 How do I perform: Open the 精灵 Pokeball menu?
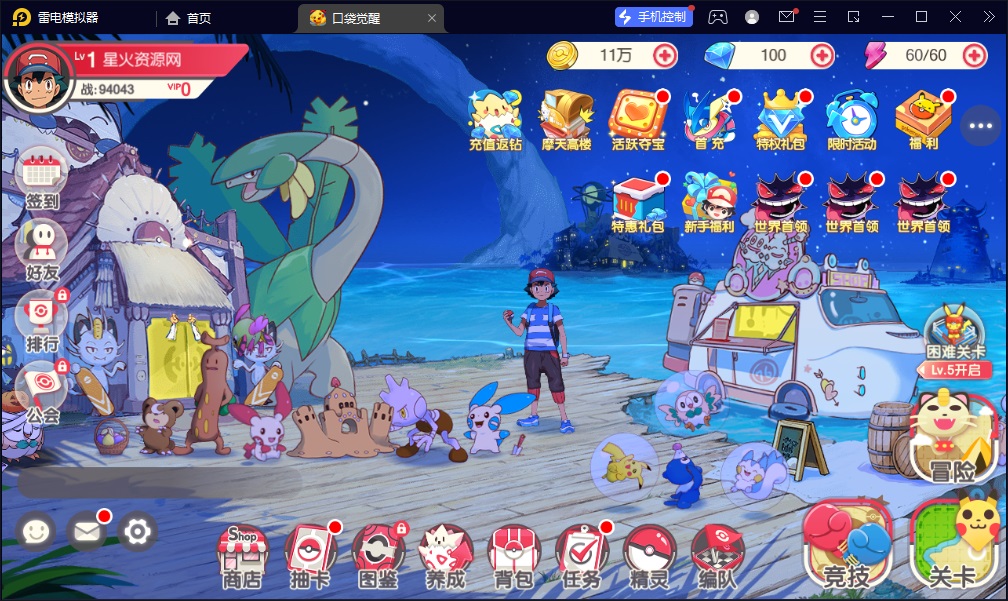tap(649, 554)
